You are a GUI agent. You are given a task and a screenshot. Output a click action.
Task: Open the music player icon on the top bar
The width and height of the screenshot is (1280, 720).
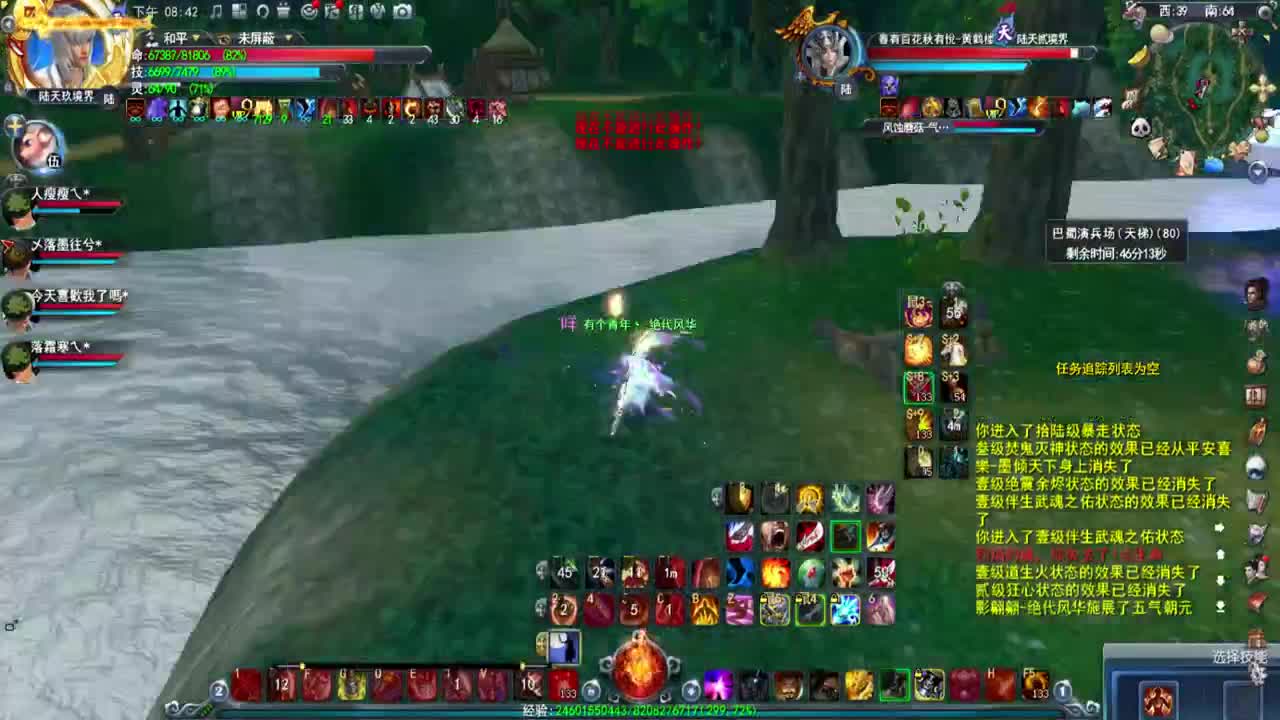pyautogui.click(x=216, y=11)
